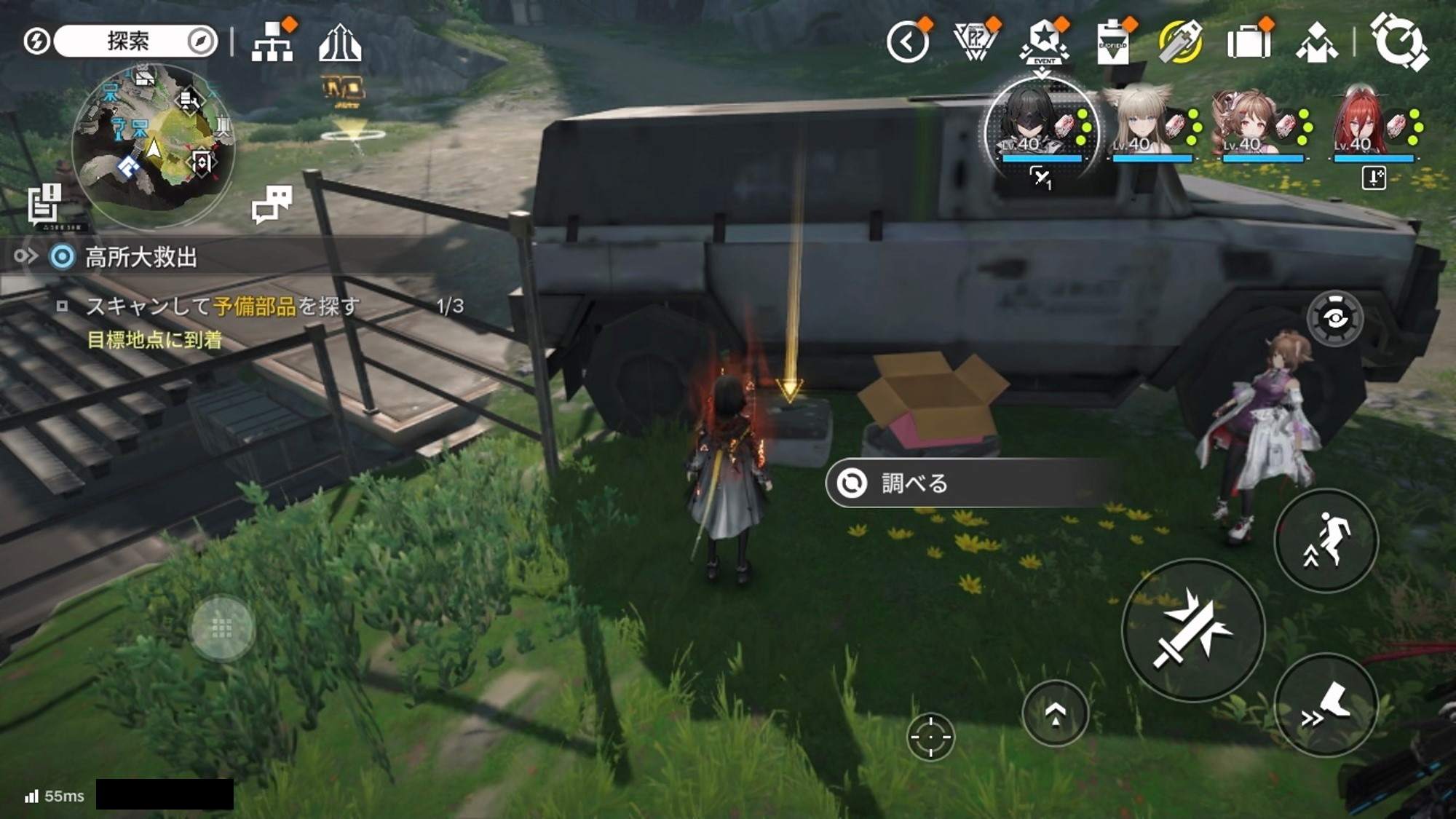
Task: Open the chat speech bubbles icon
Action: (x=272, y=203)
